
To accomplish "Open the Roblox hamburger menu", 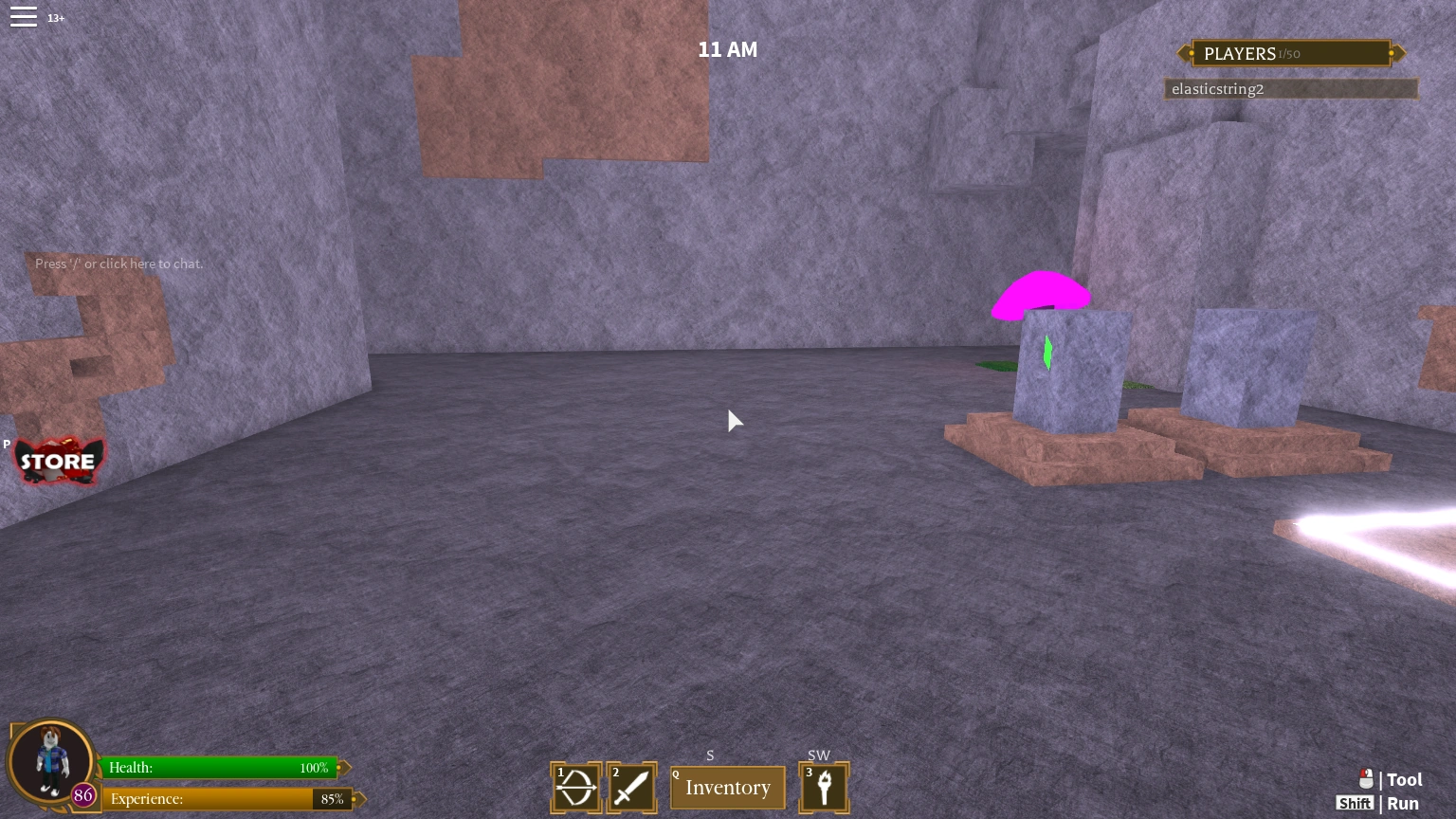I will pos(24,16).
